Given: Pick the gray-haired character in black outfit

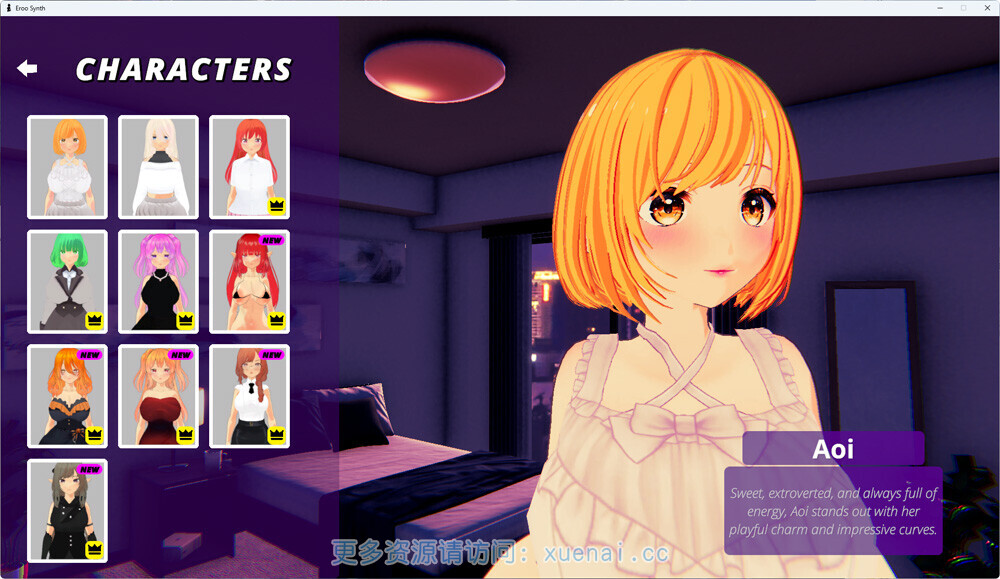Looking at the screenshot, I should [x=67, y=510].
